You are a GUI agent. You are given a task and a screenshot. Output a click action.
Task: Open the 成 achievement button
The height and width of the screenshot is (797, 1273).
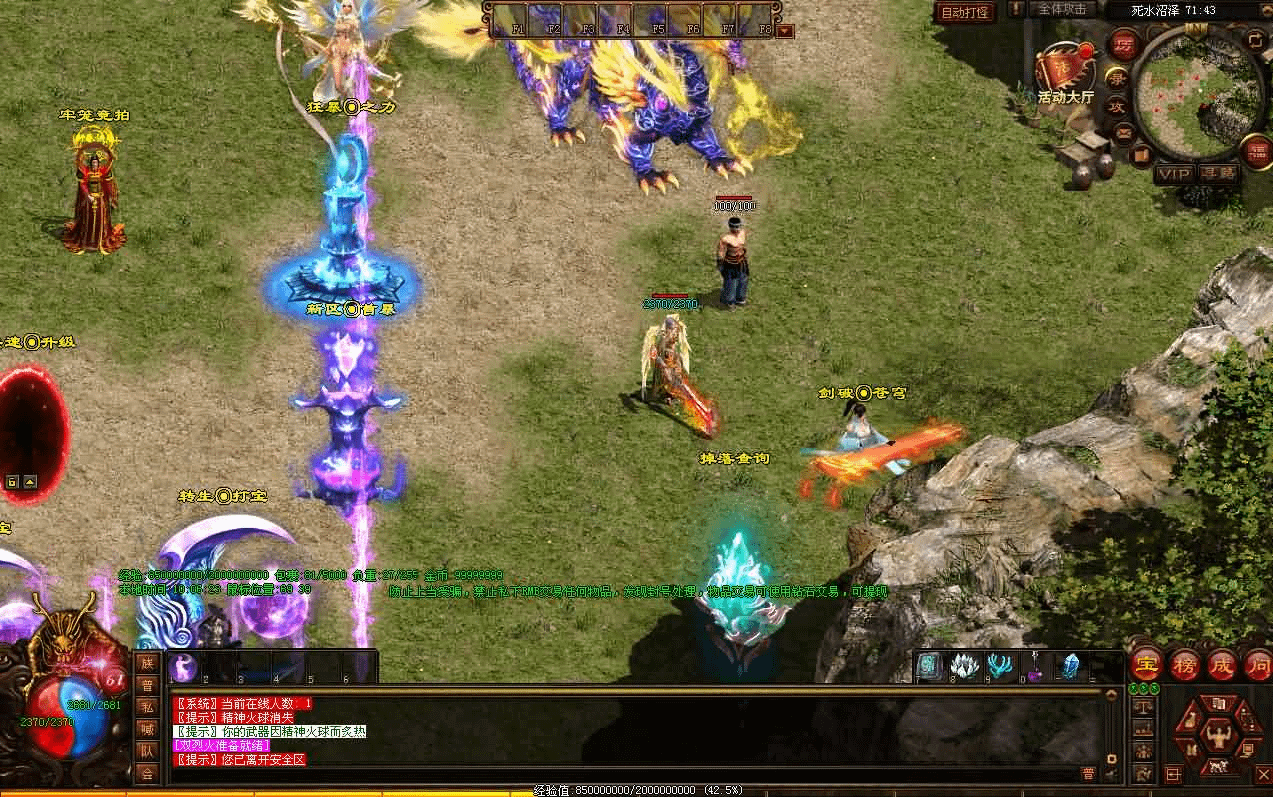[1223, 665]
